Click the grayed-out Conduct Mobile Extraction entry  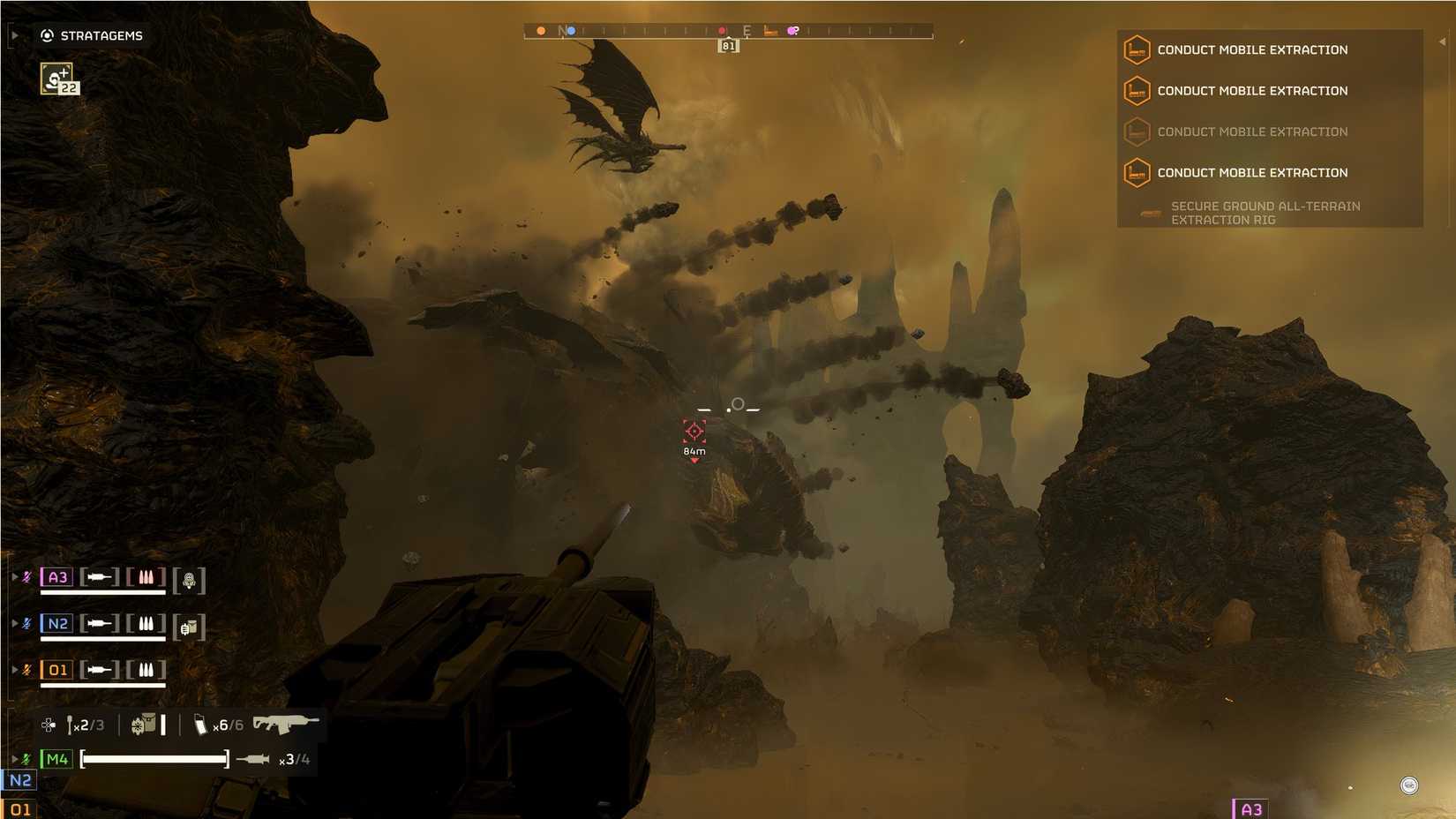point(1251,131)
